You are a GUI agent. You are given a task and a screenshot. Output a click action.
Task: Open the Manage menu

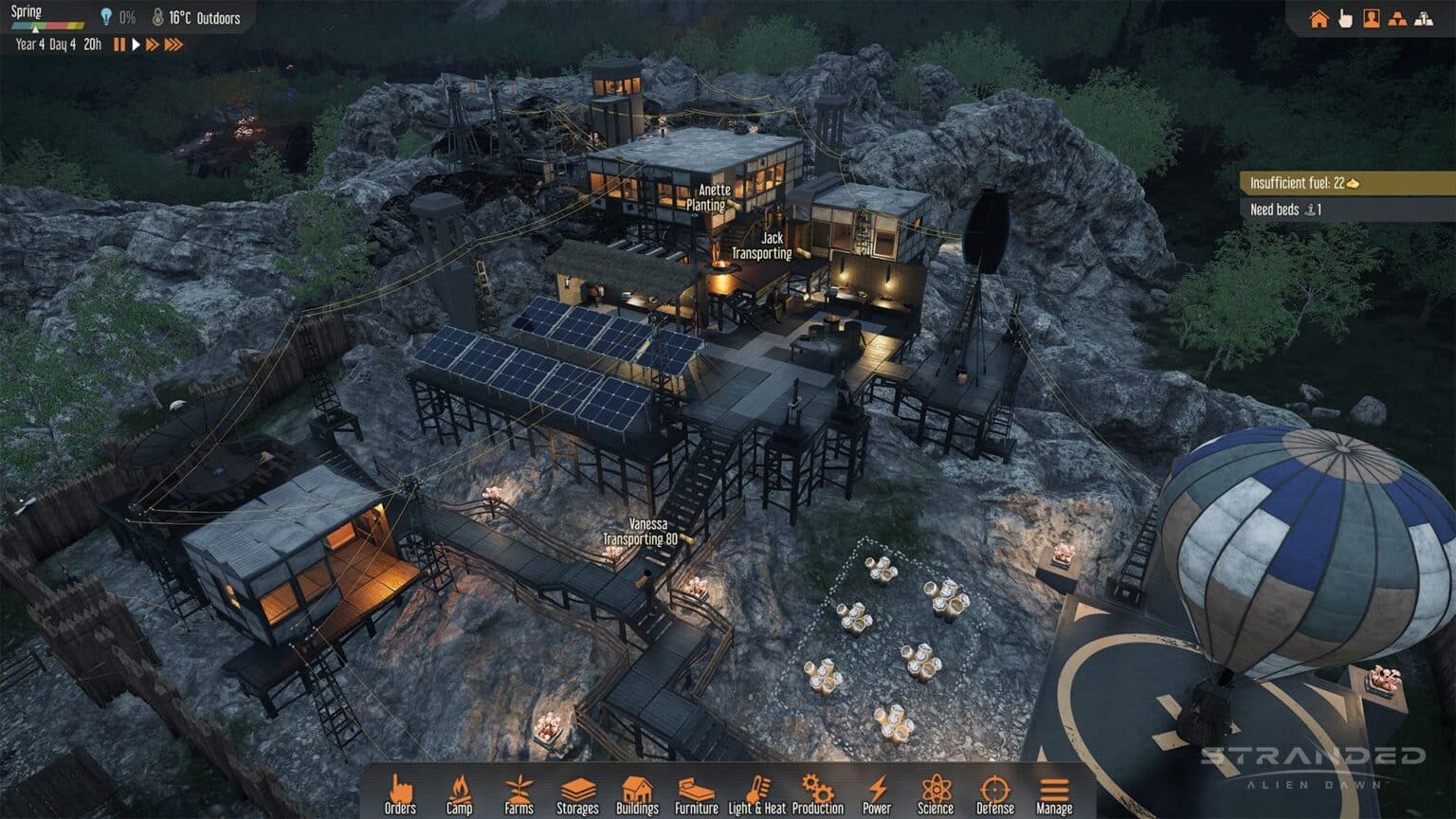click(1054, 794)
